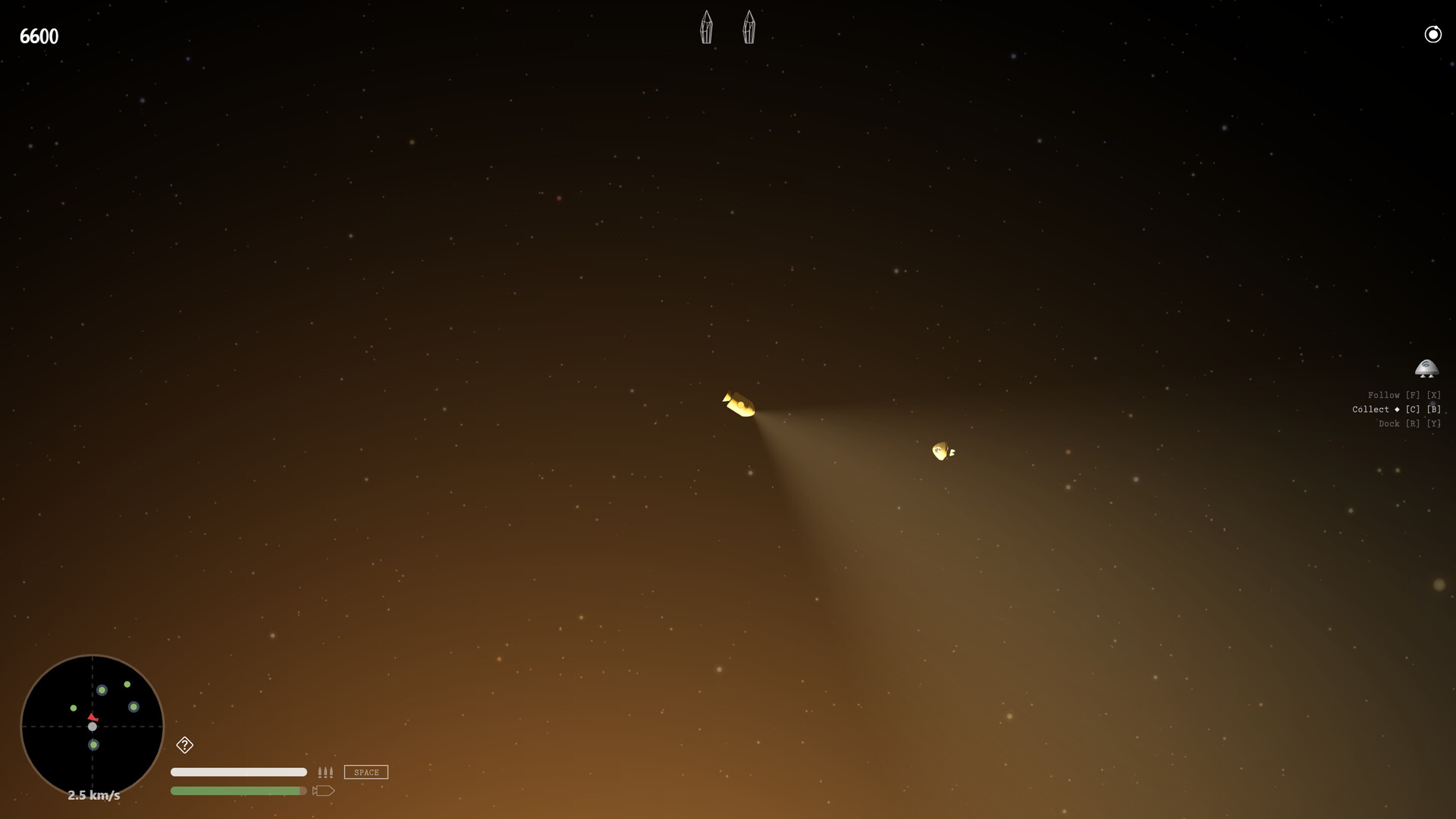Click the 6600 credits counter

point(39,36)
